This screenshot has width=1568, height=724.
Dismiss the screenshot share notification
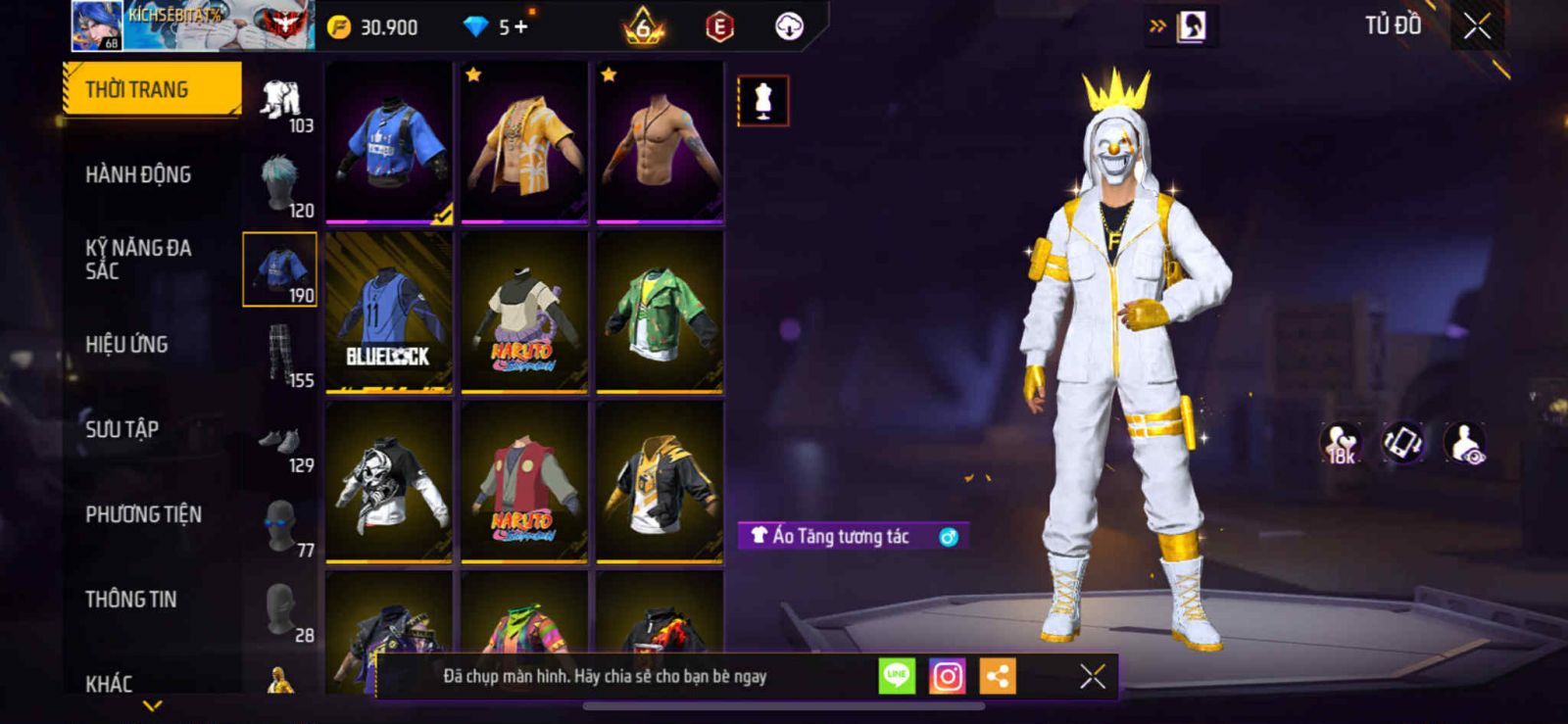click(x=1093, y=676)
